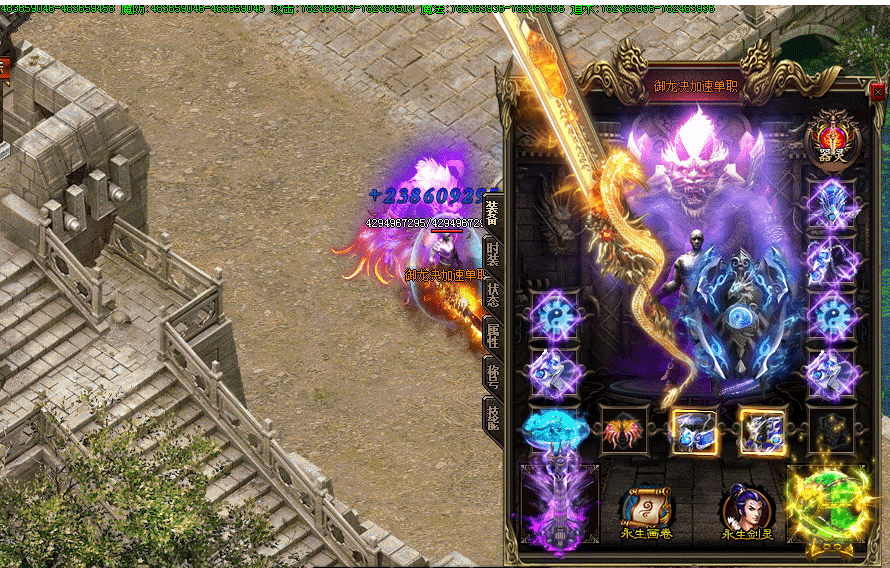
Task: View the 技能 skills tab
Action: click(x=492, y=414)
